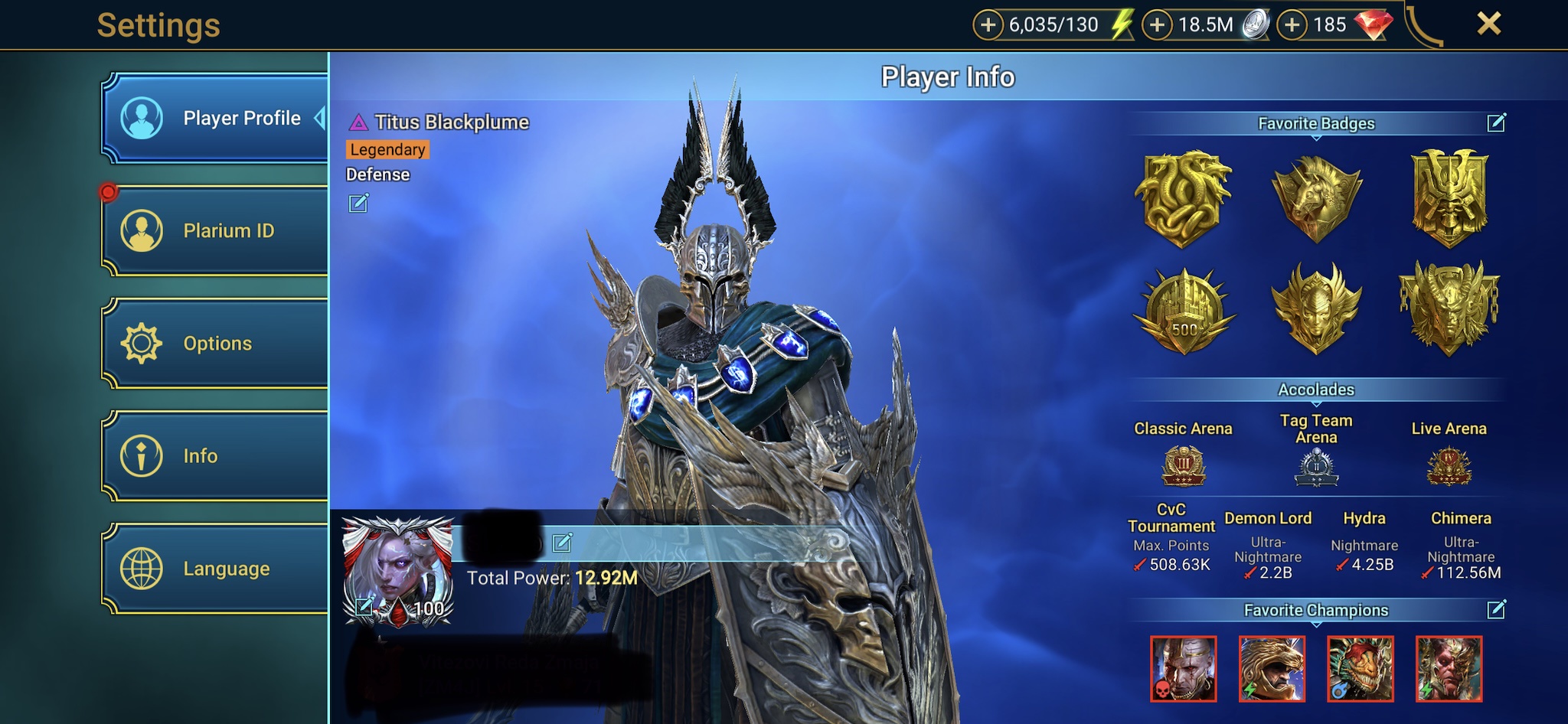Switch to the Plarium ID section
The height and width of the screenshot is (724, 1568).
pyautogui.click(x=216, y=230)
